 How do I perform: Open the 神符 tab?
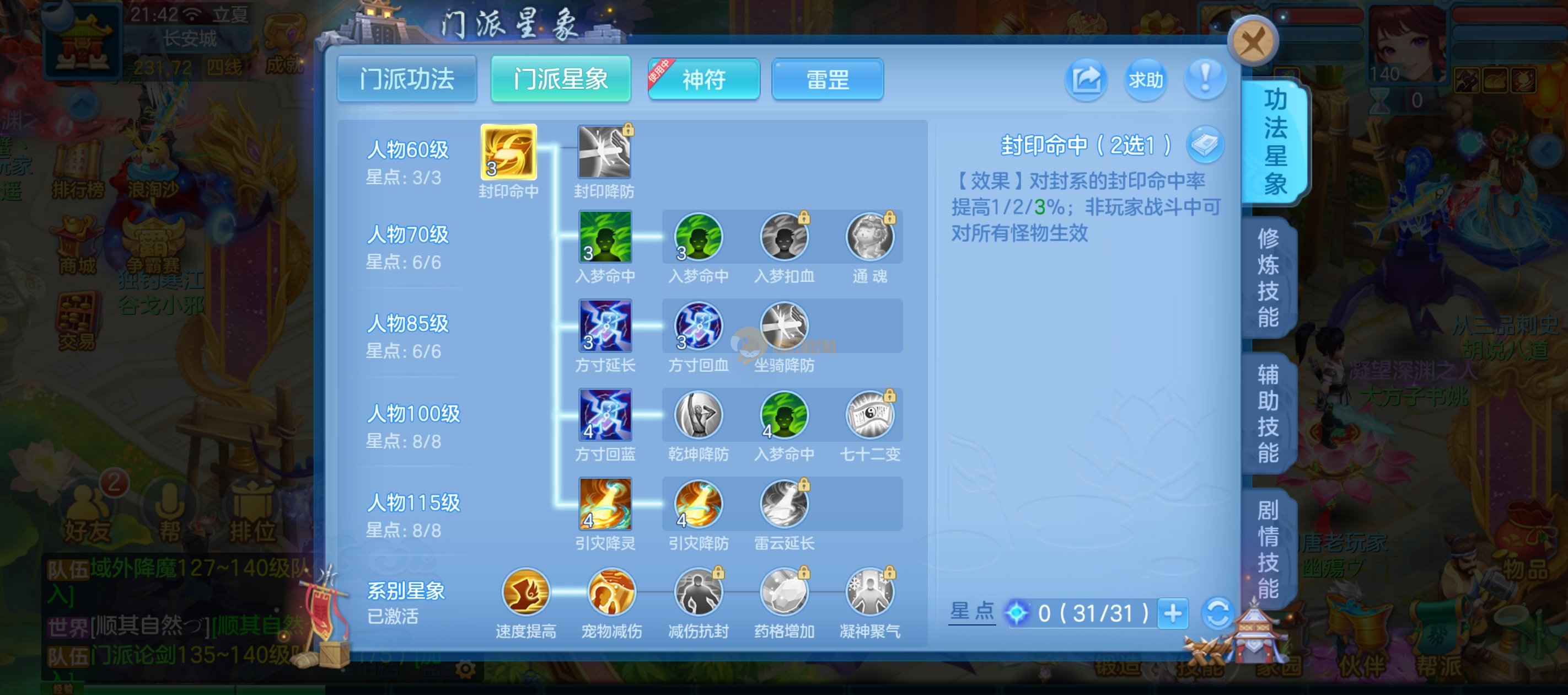(x=704, y=79)
